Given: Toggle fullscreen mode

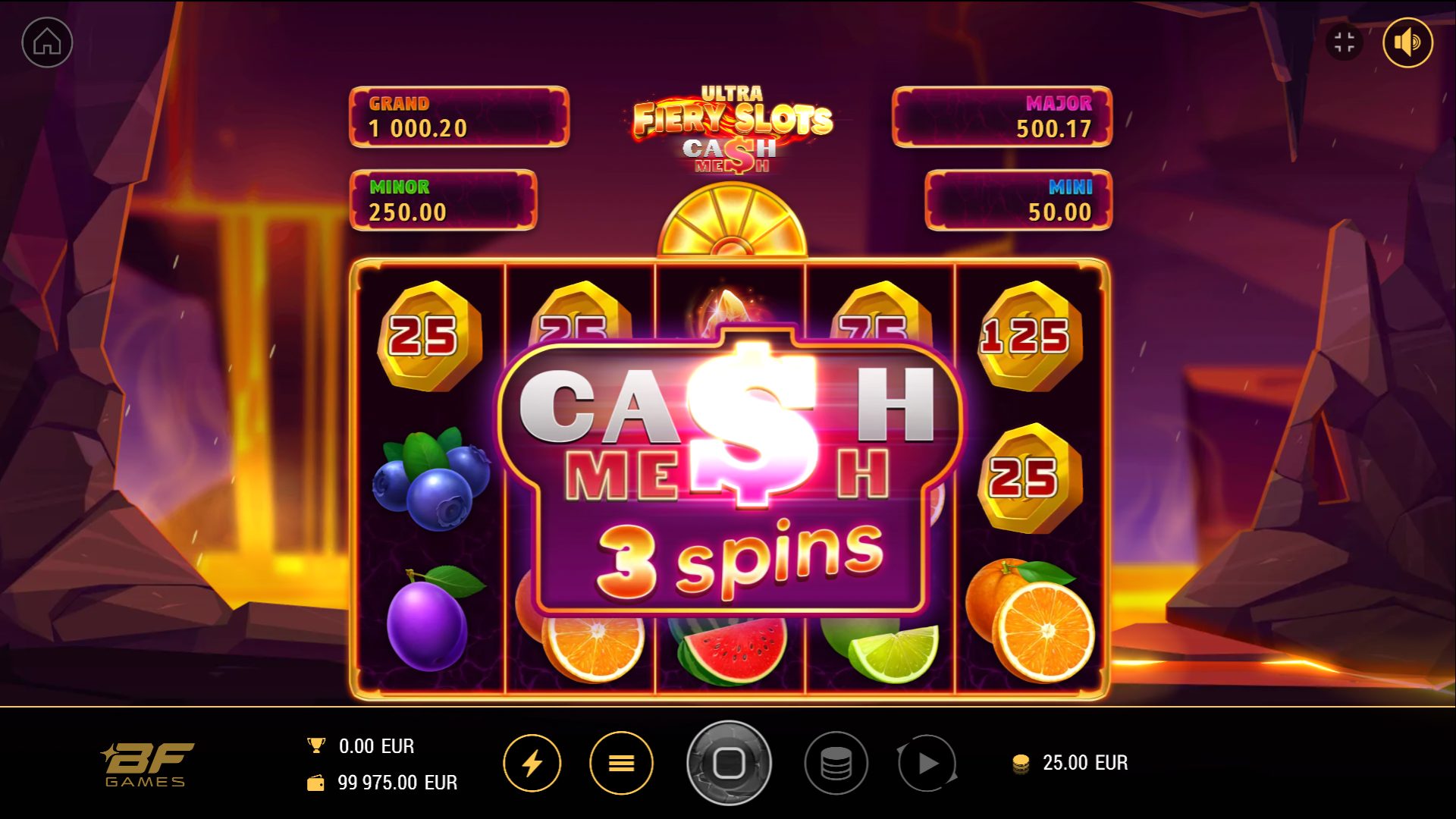Looking at the screenshot, I should (x=1346, y=42).
